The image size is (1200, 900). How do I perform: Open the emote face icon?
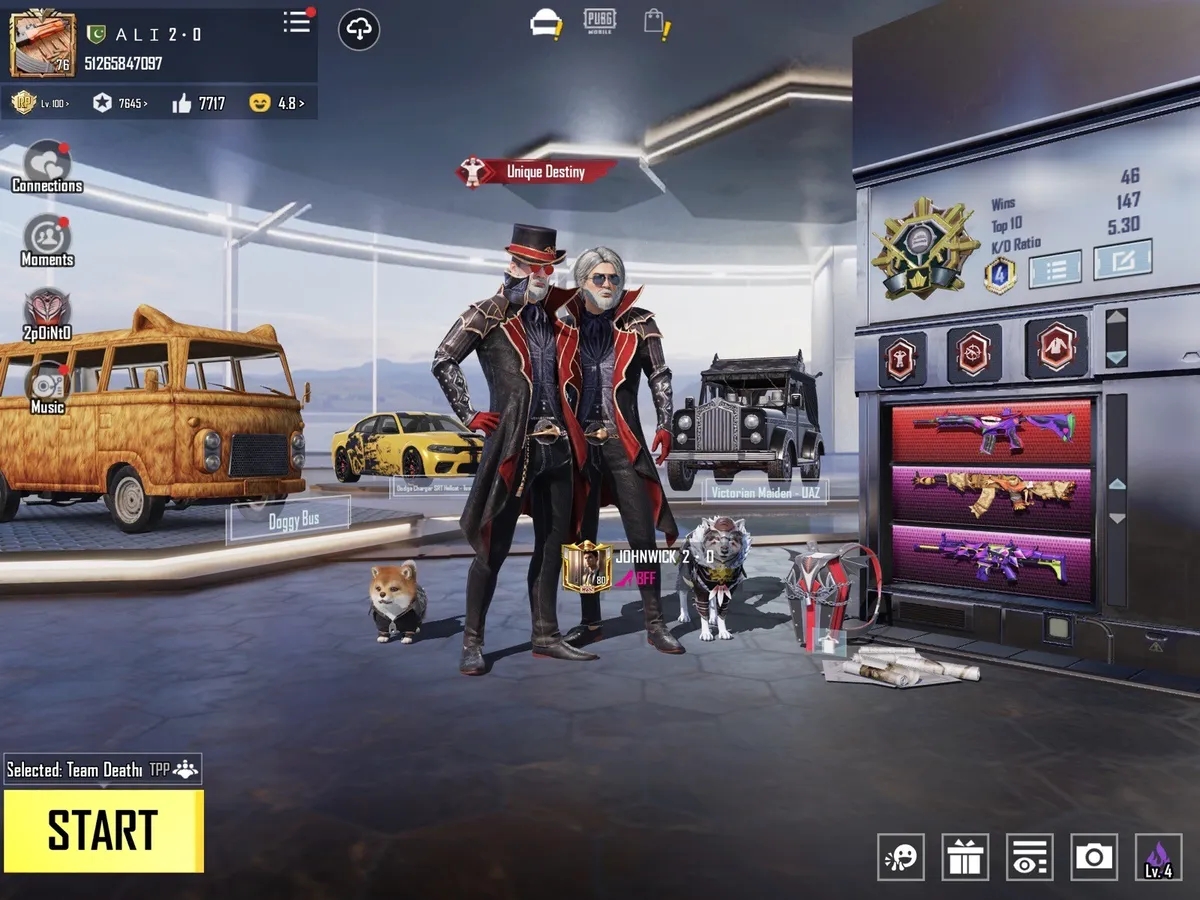901,857
